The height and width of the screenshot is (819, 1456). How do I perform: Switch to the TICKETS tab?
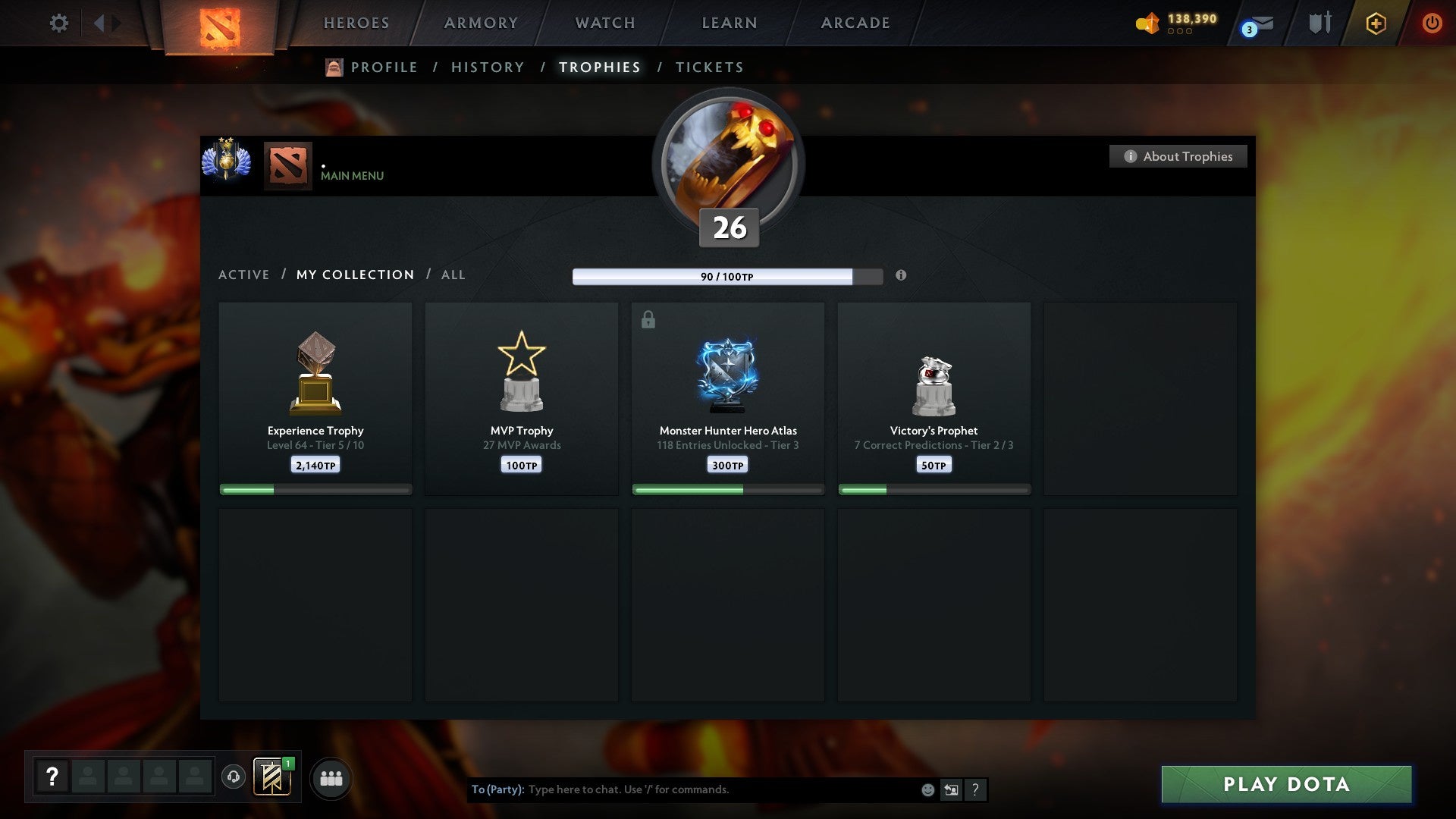click(x=708, y=67)
